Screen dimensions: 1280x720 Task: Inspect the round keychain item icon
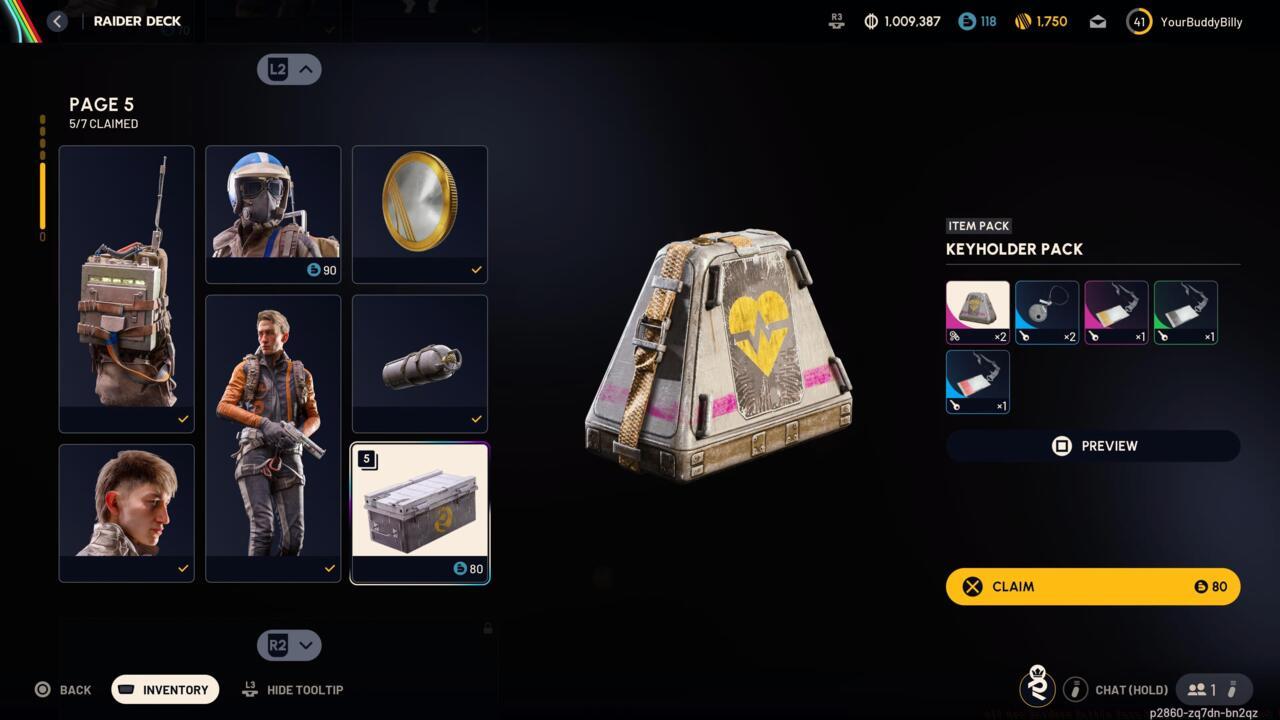click(1046, 312)
